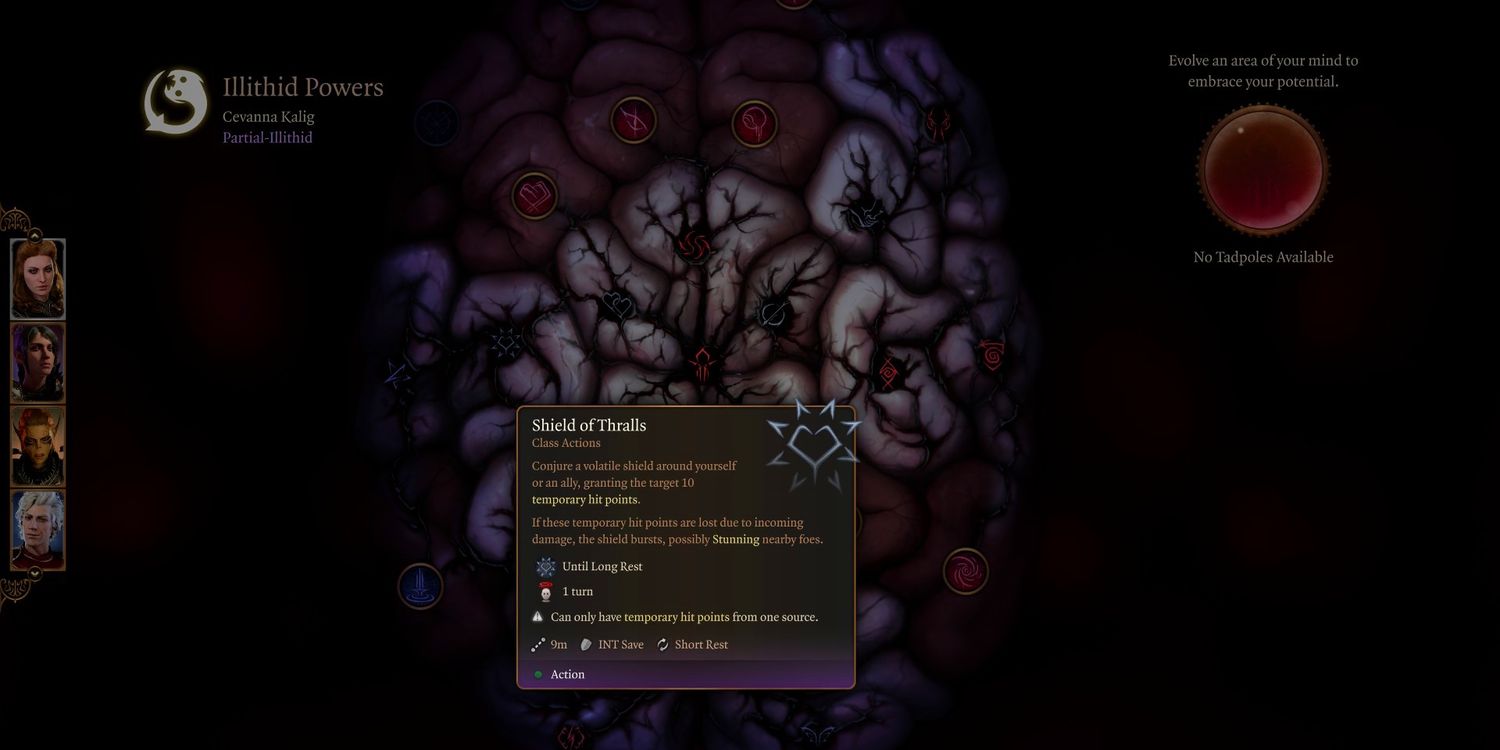Click the party list down arrow
Screen dimensions: 1500x750
tap(34, 573)
